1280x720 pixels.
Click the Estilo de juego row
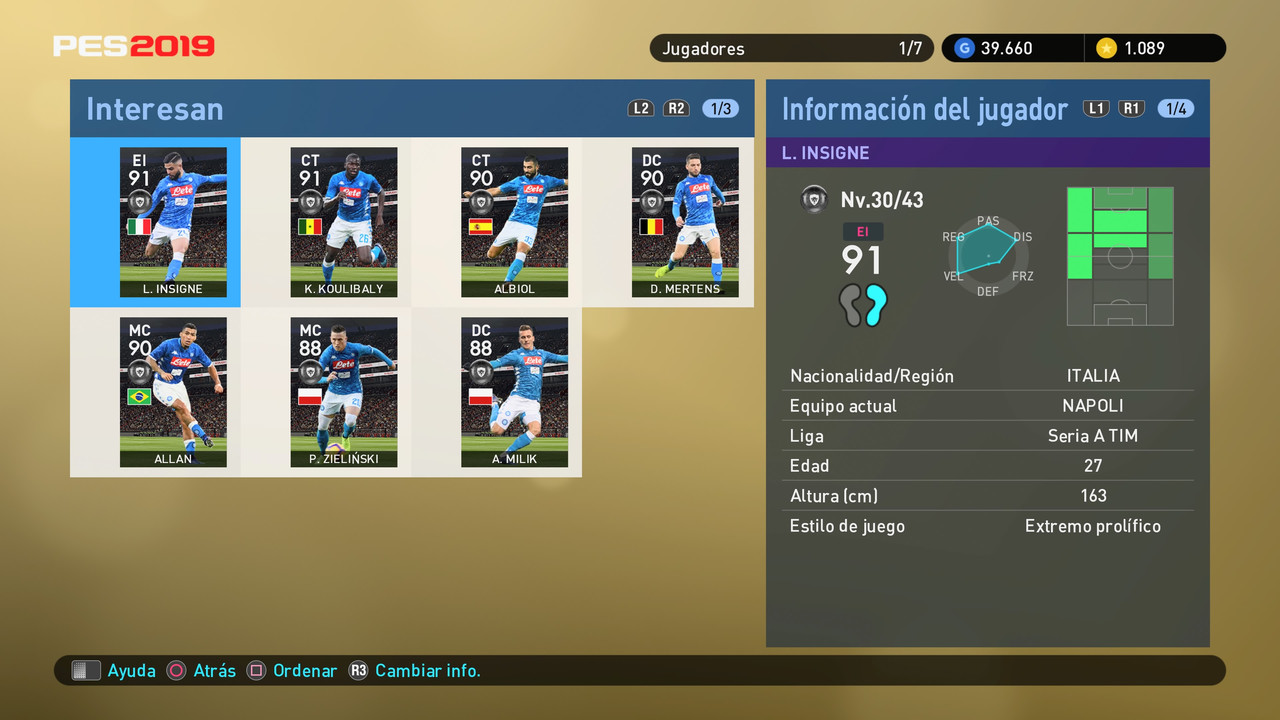(x=988, y=525)
